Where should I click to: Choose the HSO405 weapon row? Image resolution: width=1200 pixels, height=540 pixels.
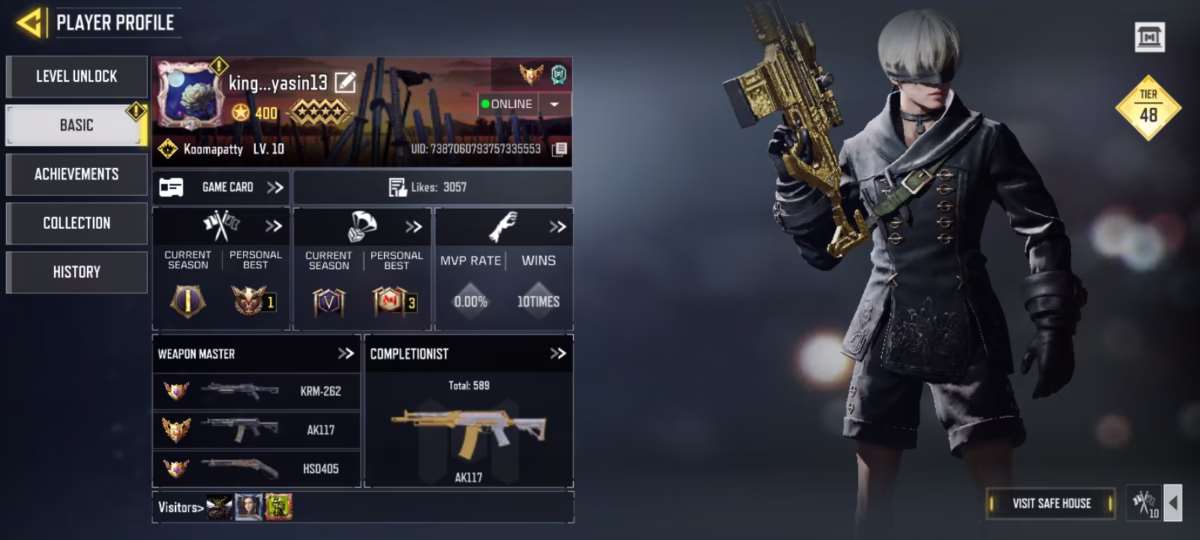256,468
